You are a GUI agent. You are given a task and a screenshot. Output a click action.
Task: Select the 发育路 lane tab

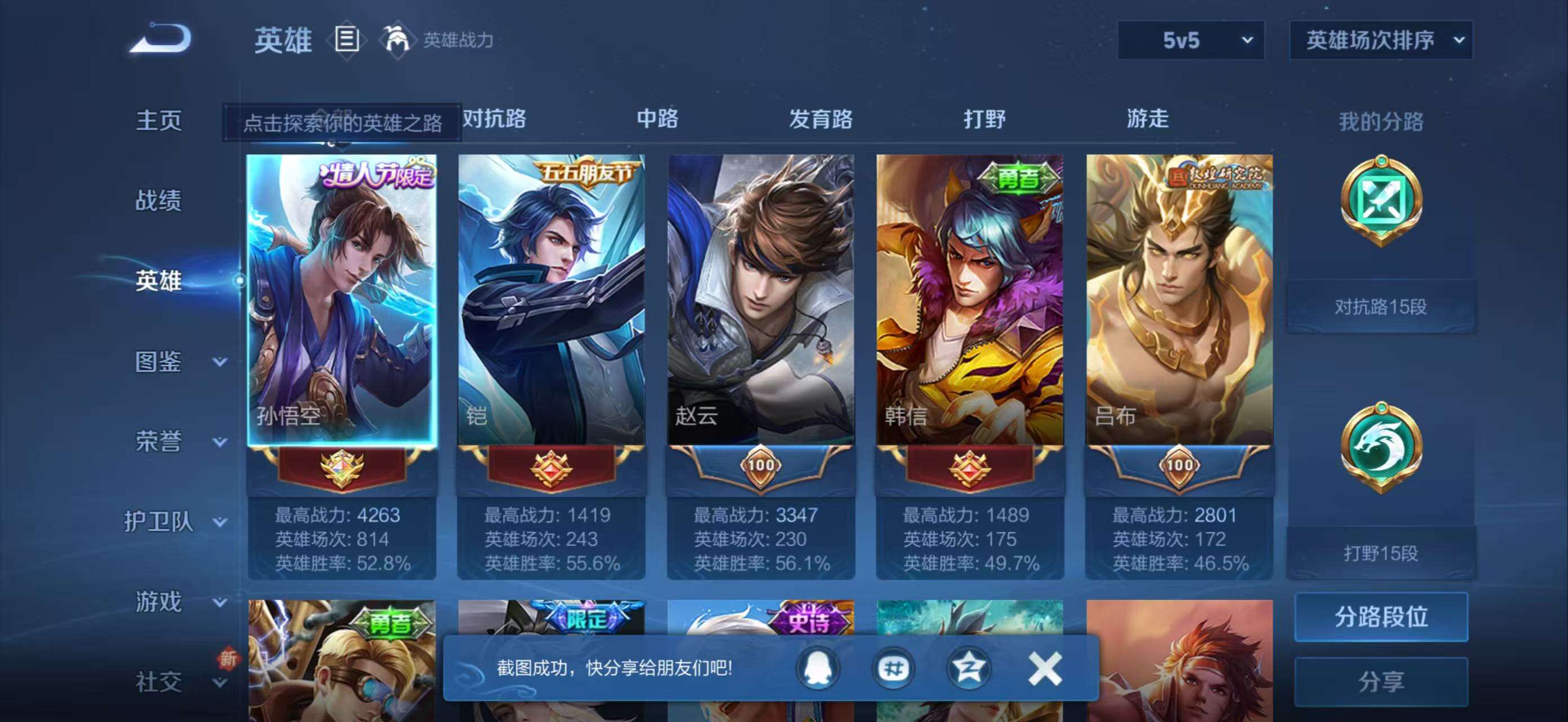coord(820,118)
